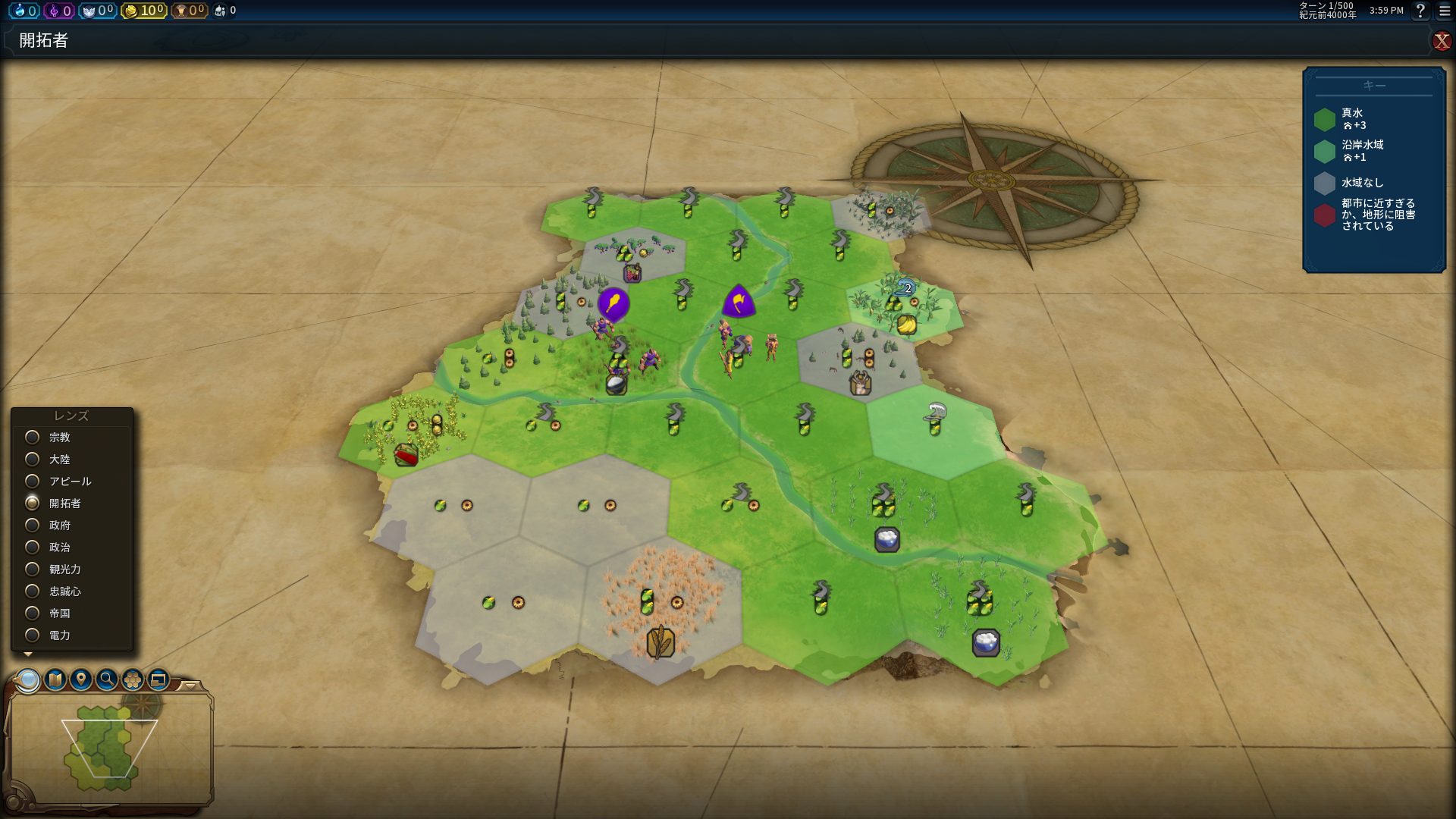Select the 政府 lens radio button
This screenshot has height=819, width=1456.
tap(33, 526)
